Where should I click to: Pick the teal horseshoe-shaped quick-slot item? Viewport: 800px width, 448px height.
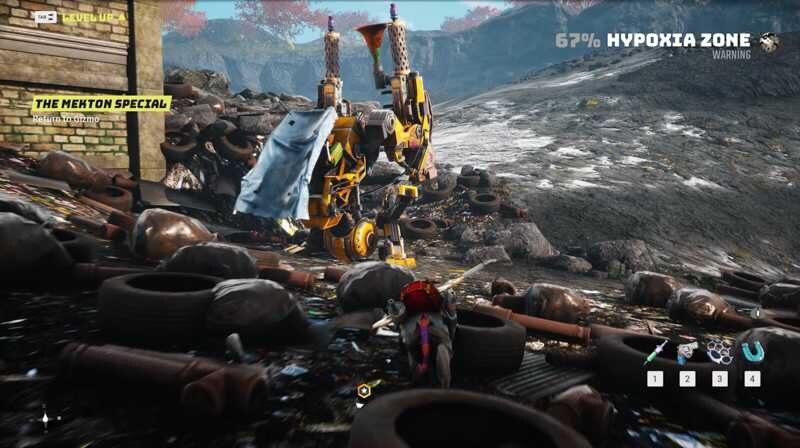[752, 351]
